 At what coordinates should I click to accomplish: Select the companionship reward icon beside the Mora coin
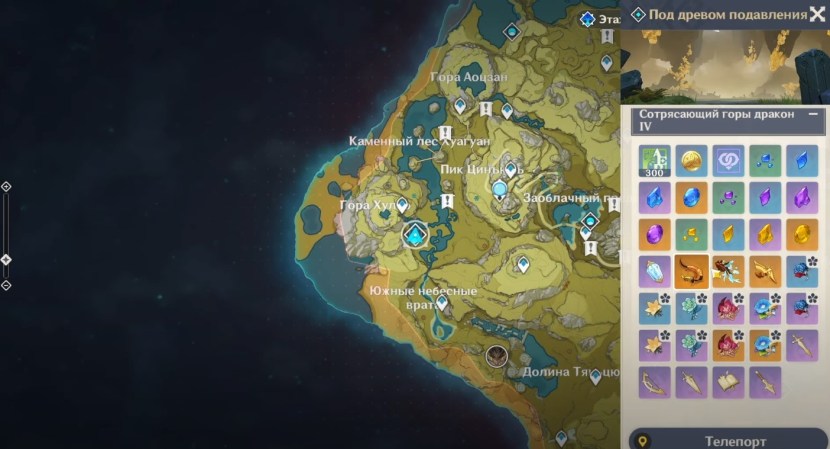(728, 161)
